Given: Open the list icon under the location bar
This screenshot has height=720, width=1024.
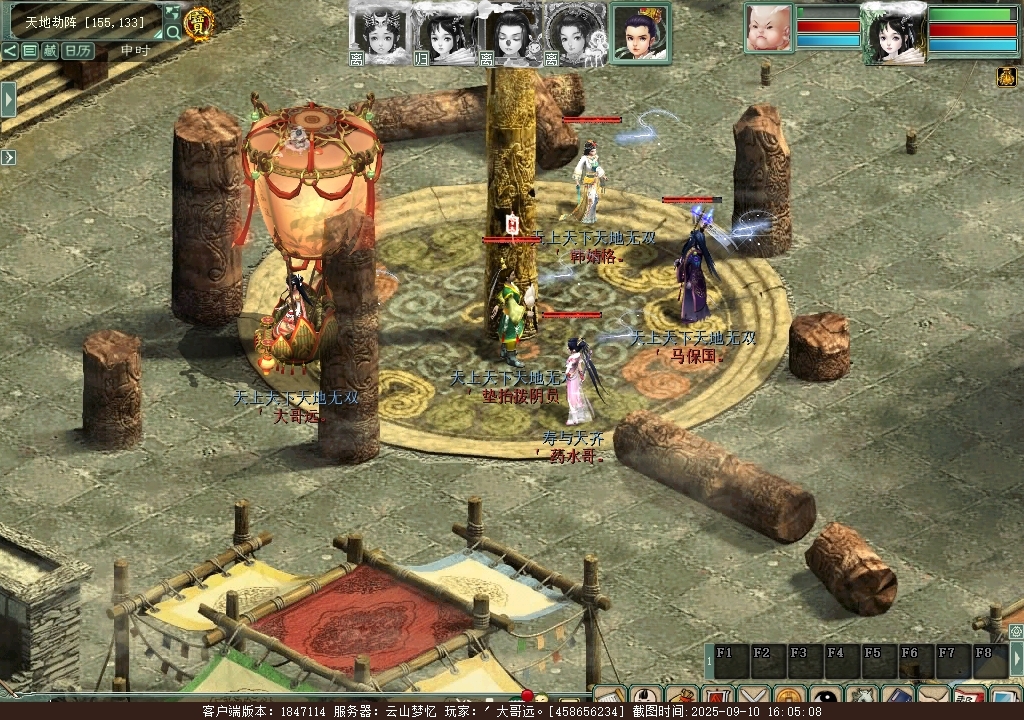Looking at the screenshot, I should [29, 50].
